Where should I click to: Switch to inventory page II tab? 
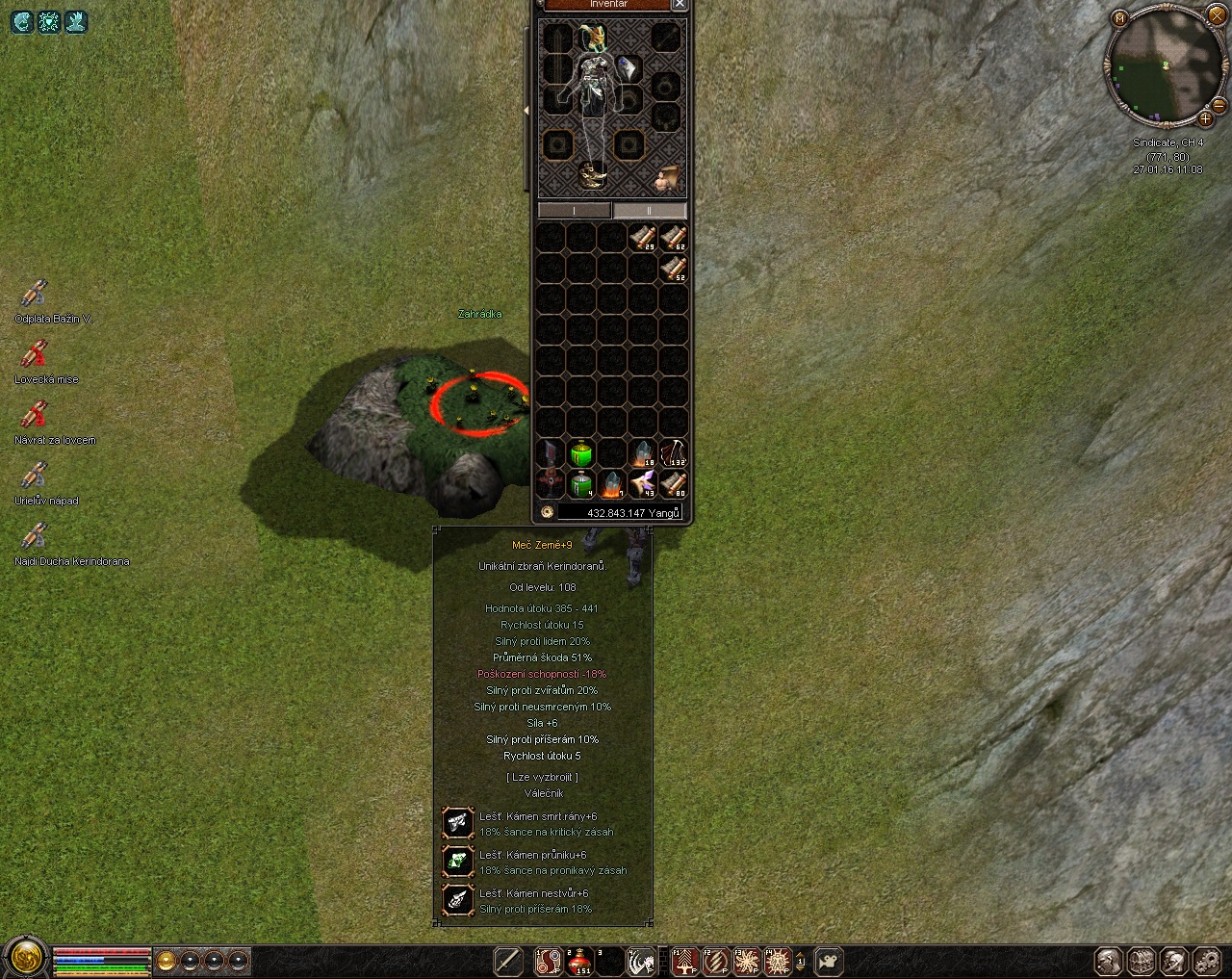click(650, 210)
